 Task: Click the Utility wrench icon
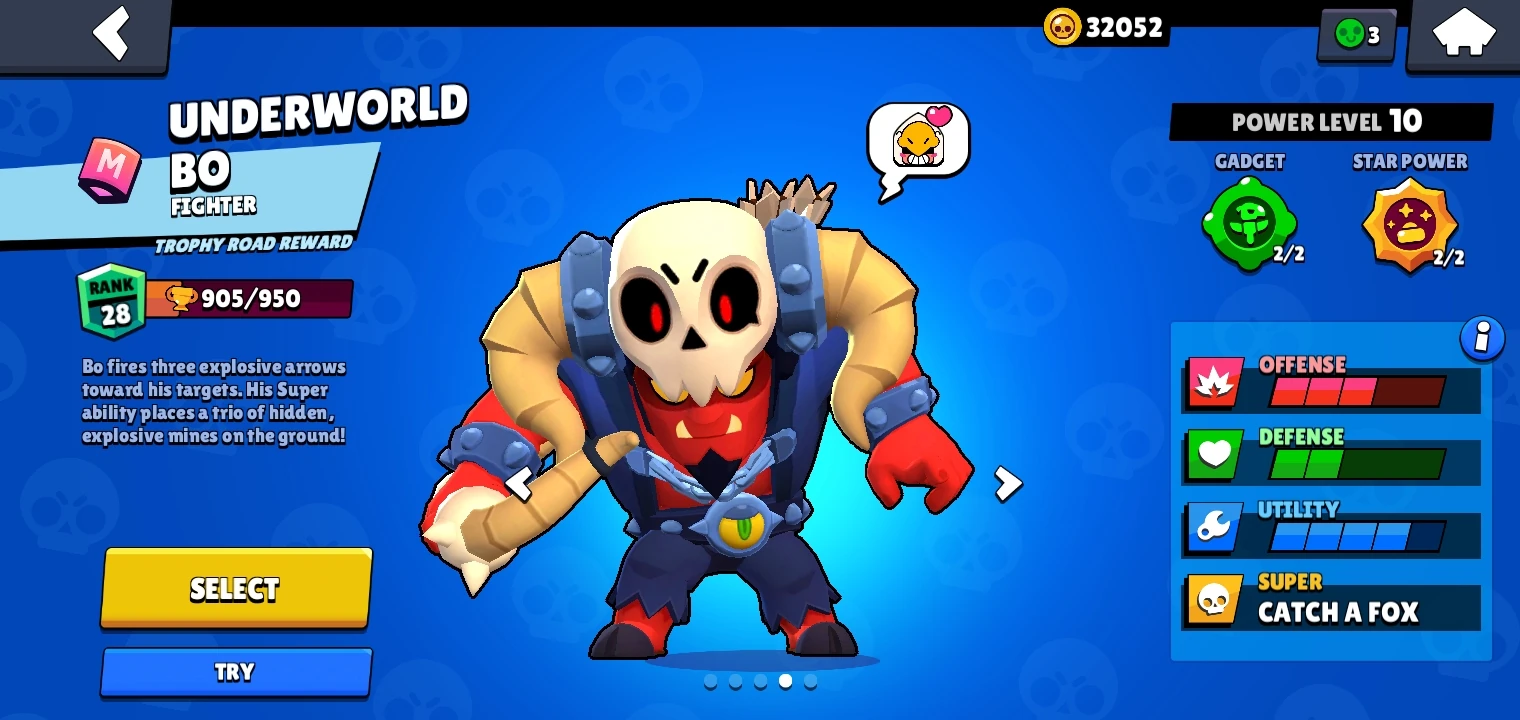1214,528
